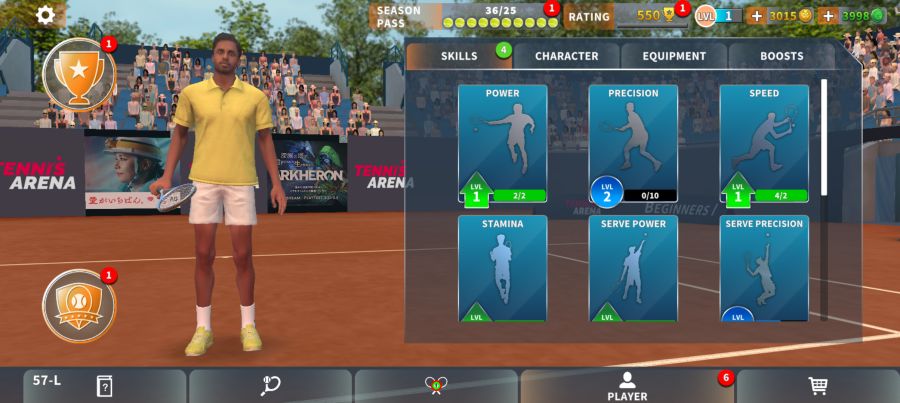Add more green gems with plus button

coord(827,16)
